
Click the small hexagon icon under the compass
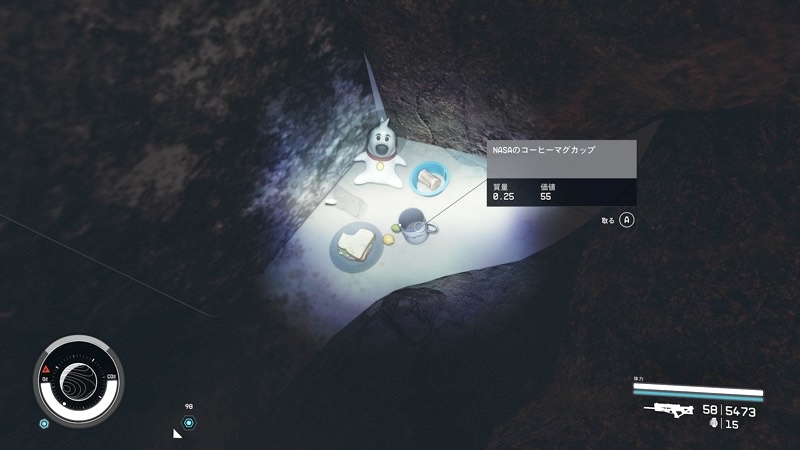pyautogui.click(x=44, y=423)
